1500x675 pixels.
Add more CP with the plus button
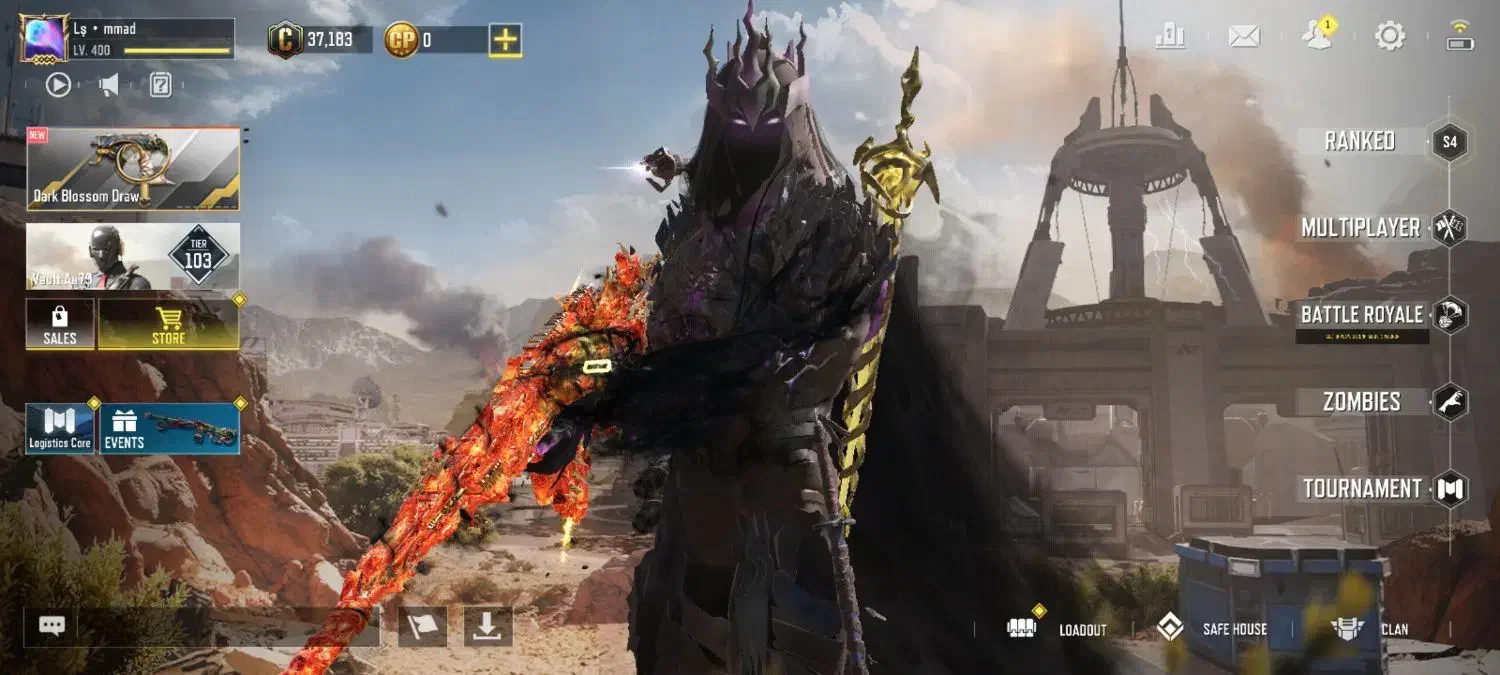click(505, 40)
